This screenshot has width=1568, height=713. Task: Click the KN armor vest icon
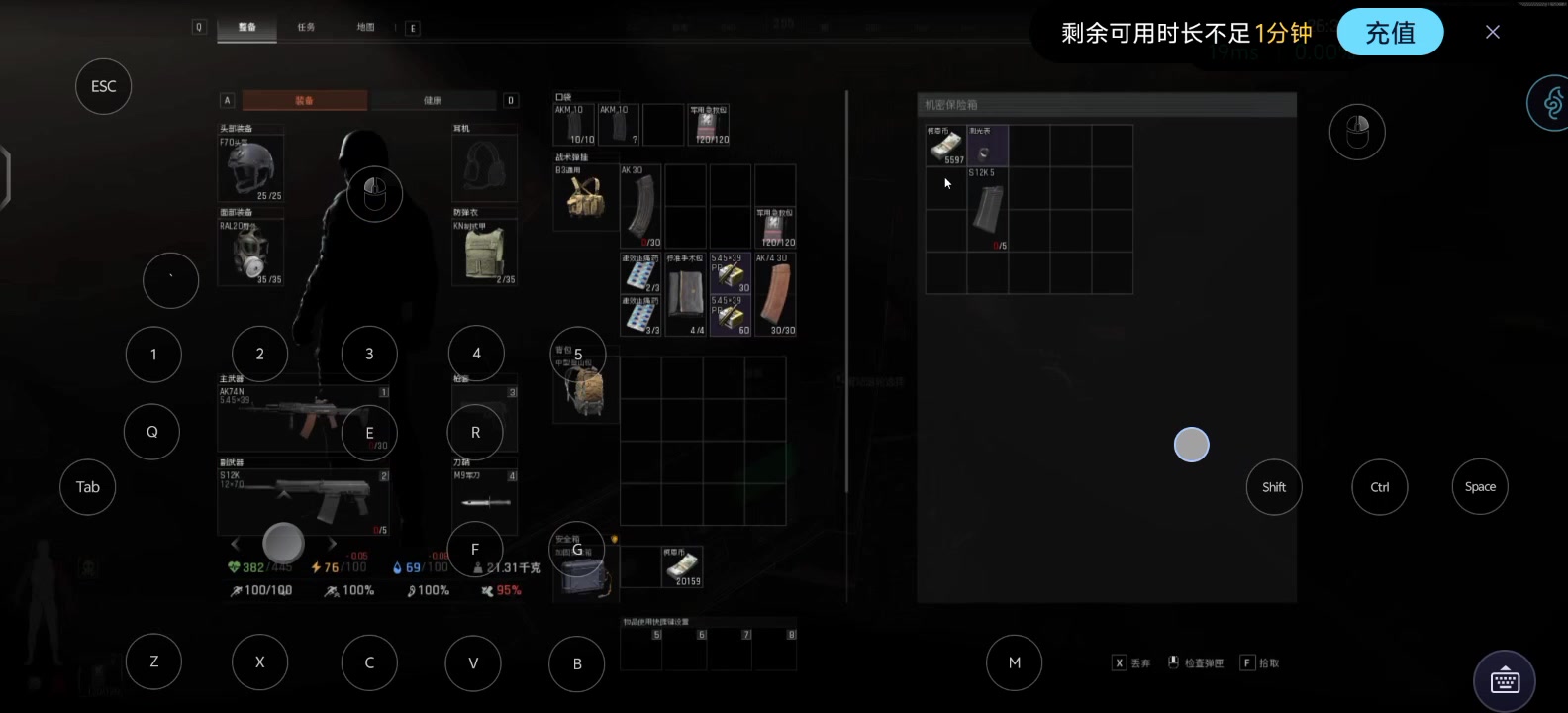(x=484, y=253)
